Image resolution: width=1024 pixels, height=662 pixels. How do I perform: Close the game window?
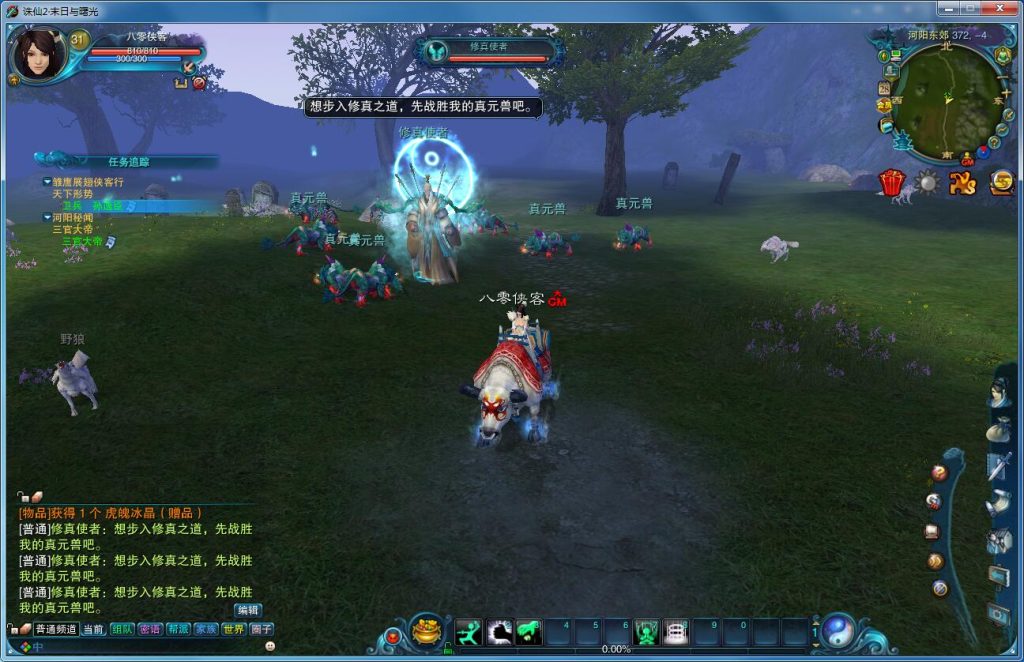1003,9
